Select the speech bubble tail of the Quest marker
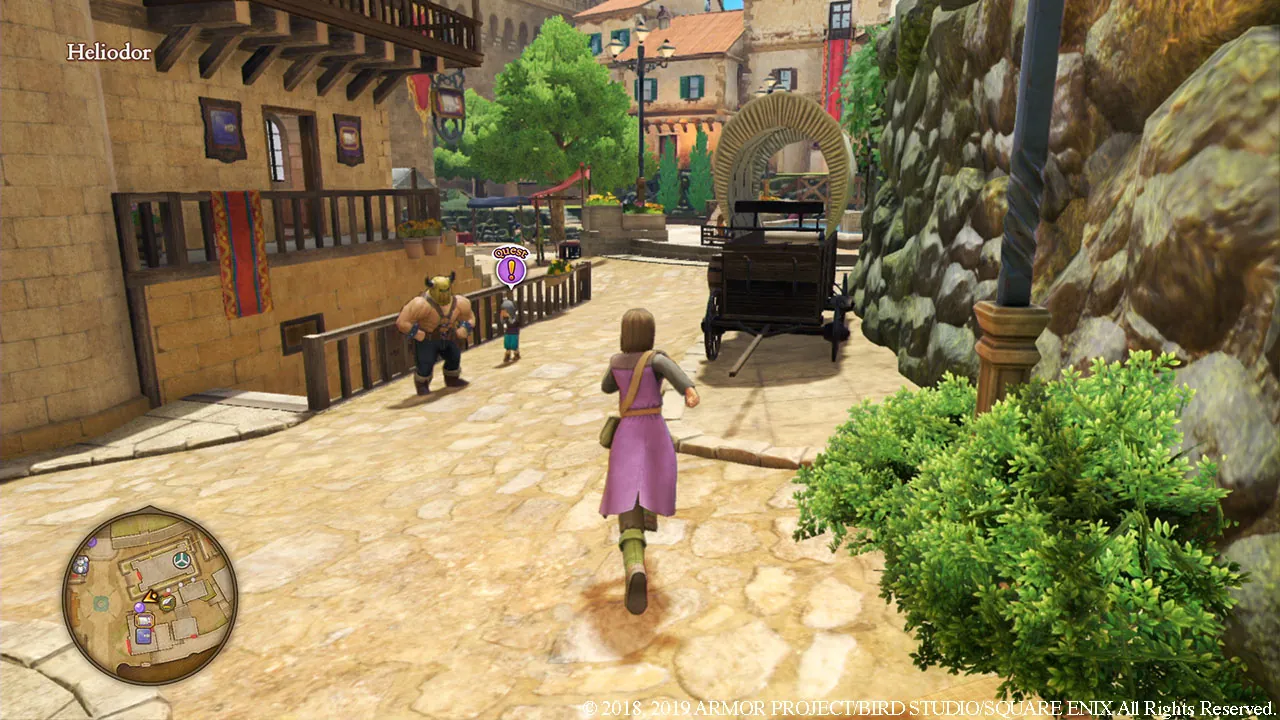This screenshot has height=720, width=1280. click(x=511, y=288)
